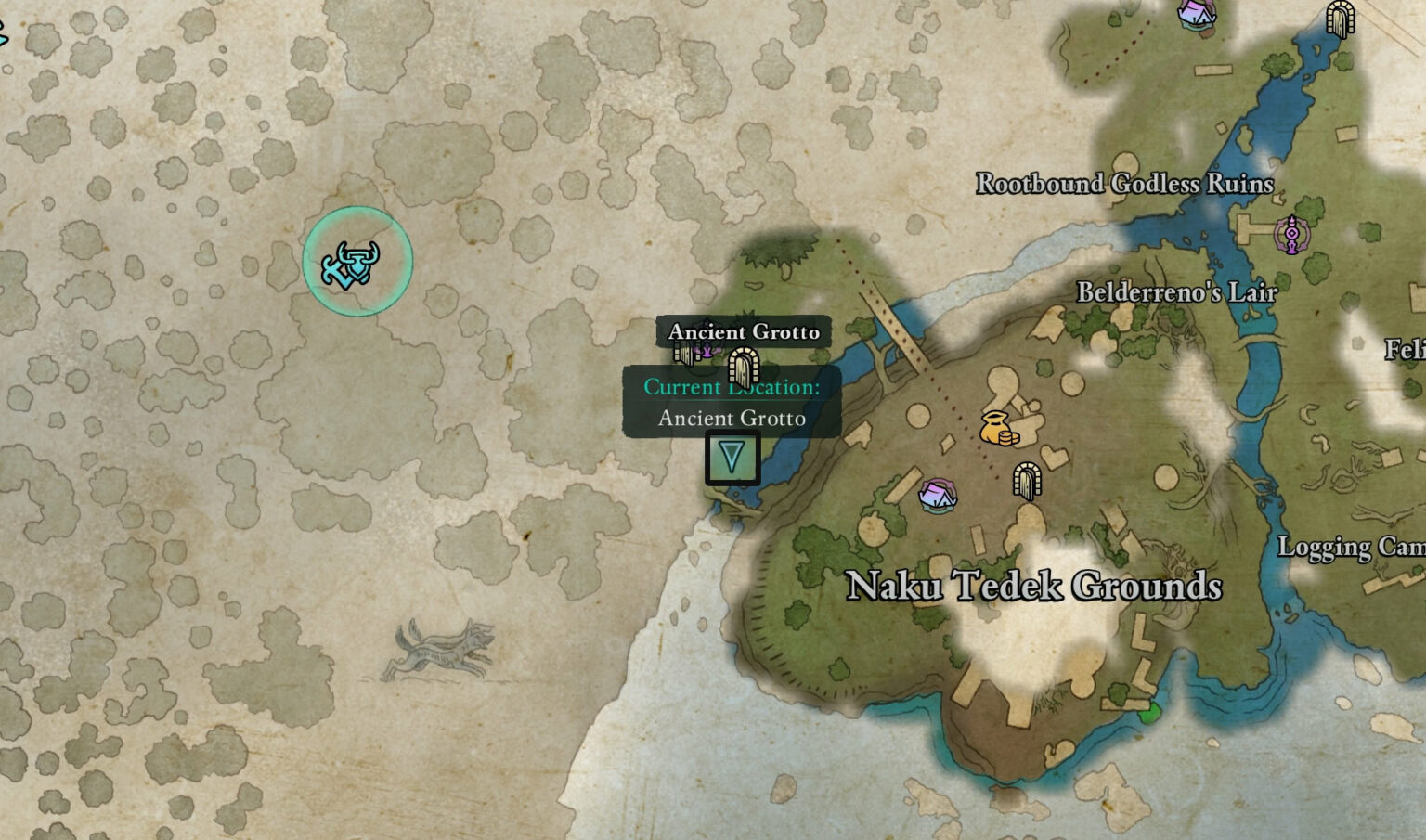Click the doorway marker below the merchant pouch

[1026, 481]
